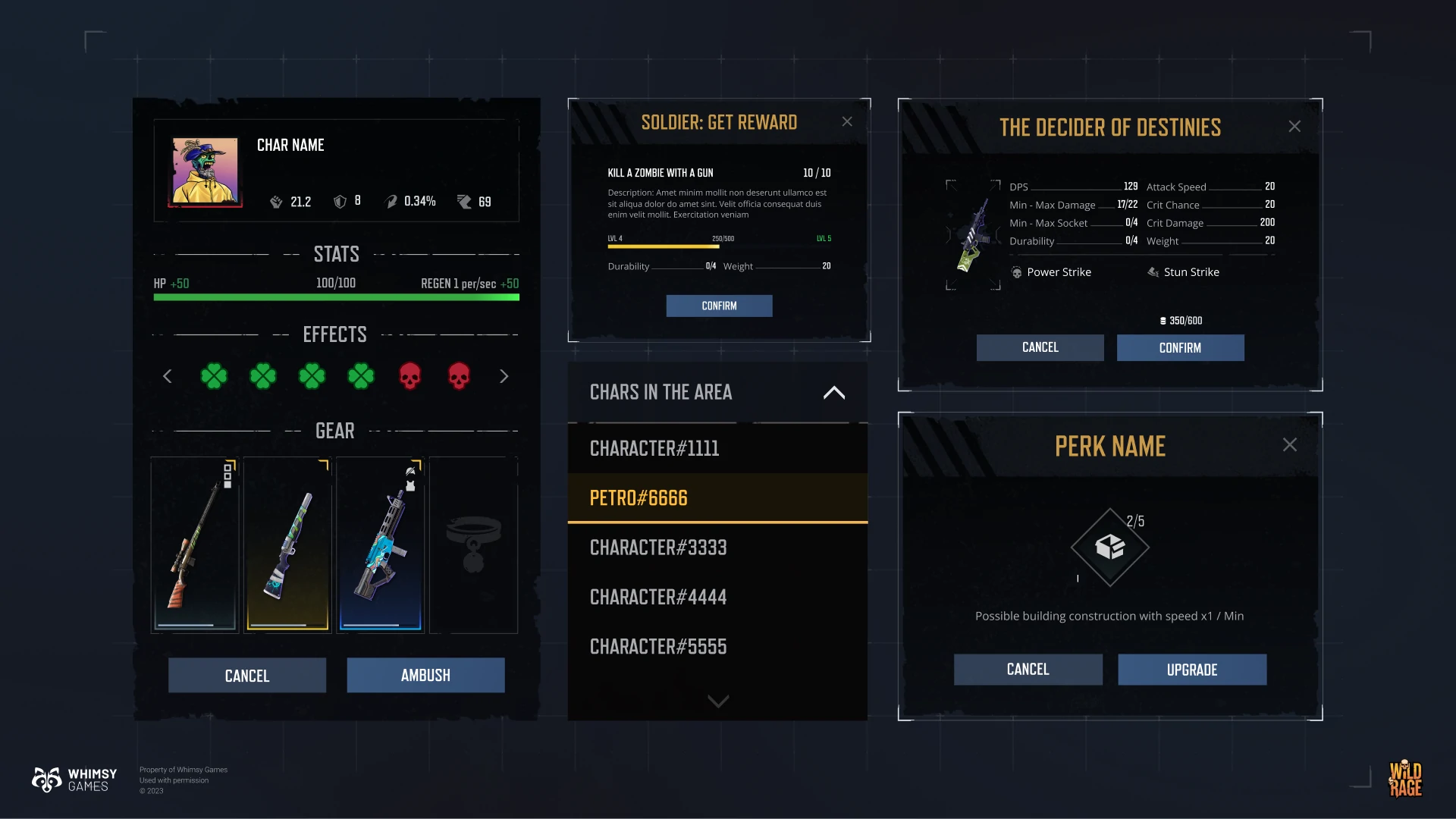Image resolution: width=1456 pixels, height=819 pixels.
Task: Cancel the Perk Name dialog
Action: click(1028, 670)
